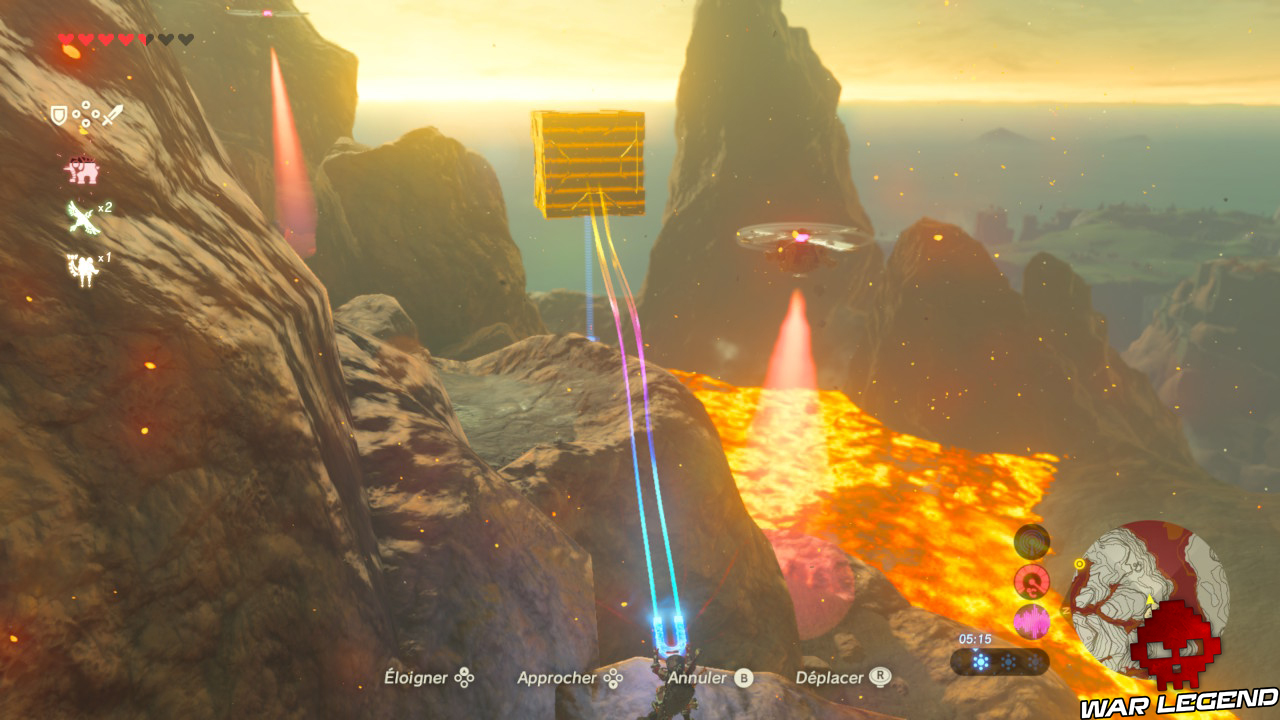Click the red temperature gauge icon
Screen dimensions: 1280x720
coord(1031,580)
